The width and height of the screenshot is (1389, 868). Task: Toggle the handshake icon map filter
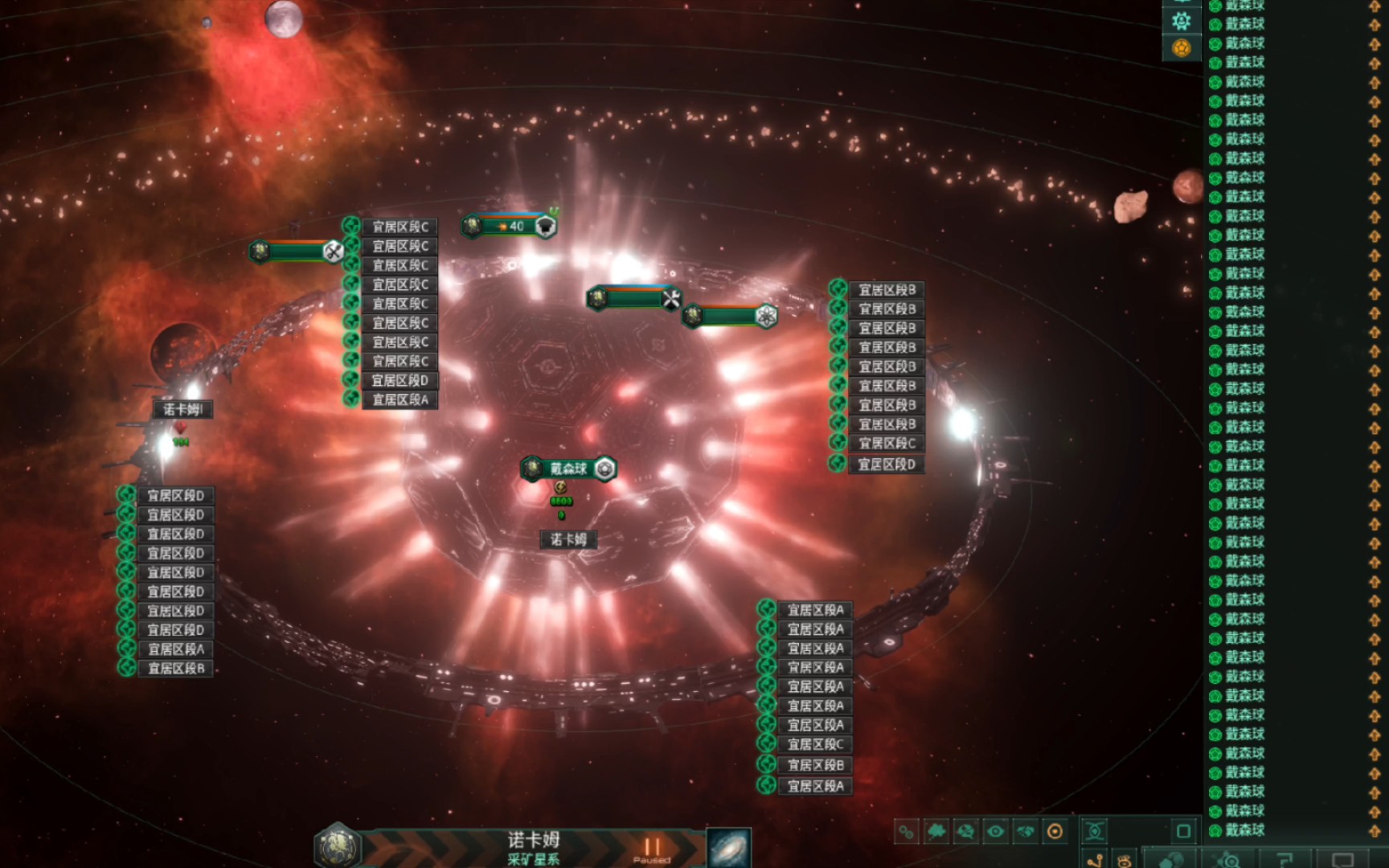point(1025,832)
